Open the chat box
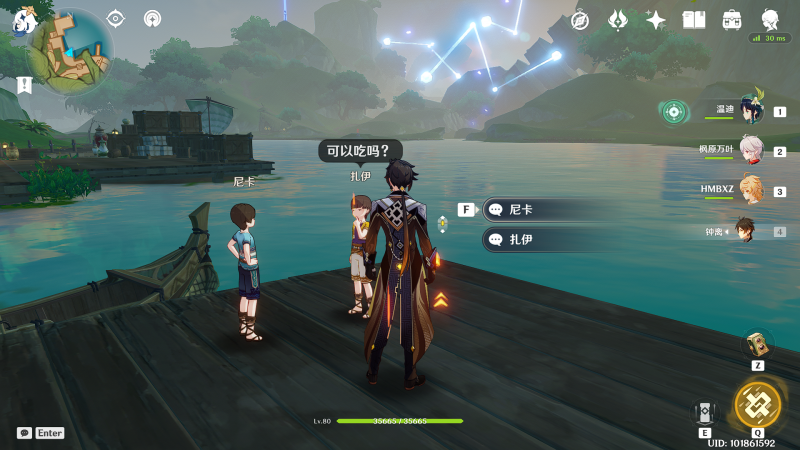The height and width of the screenshot is (450, 800). (x=24, y=433)
